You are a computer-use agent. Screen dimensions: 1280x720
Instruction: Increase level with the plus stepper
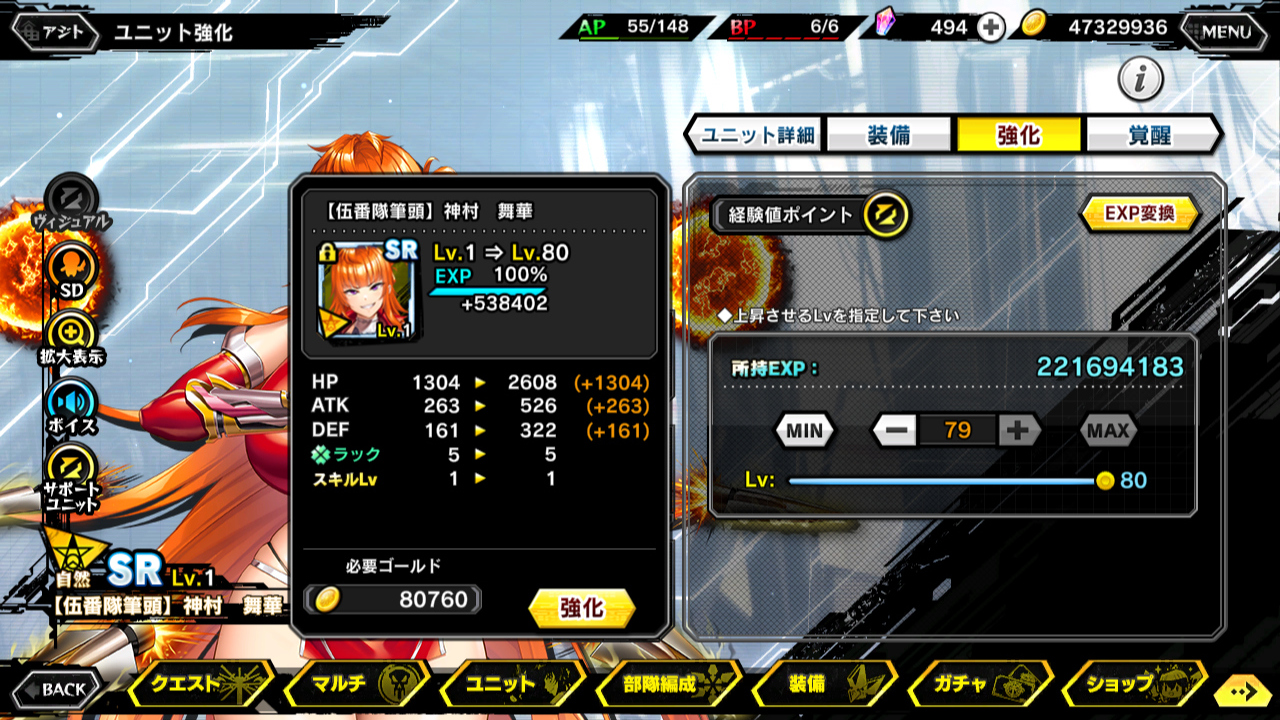point(1018,431)
